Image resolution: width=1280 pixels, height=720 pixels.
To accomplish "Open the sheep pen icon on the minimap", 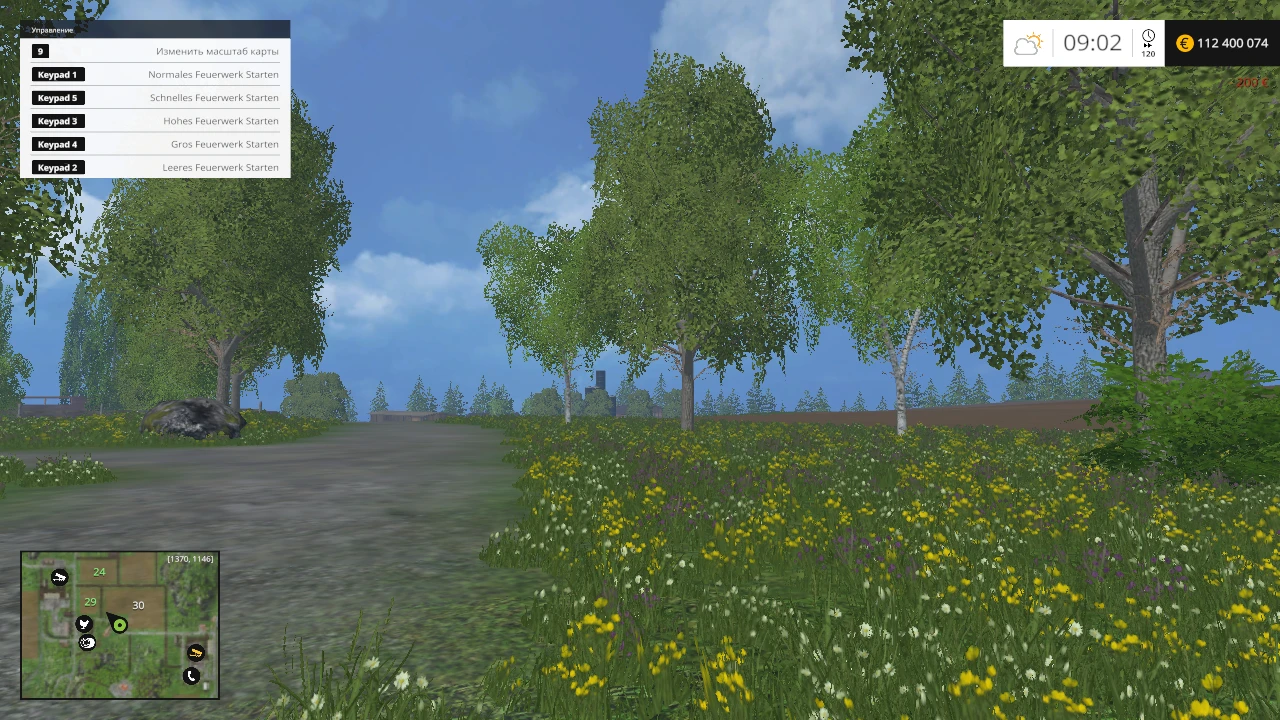I will [88, 642].
